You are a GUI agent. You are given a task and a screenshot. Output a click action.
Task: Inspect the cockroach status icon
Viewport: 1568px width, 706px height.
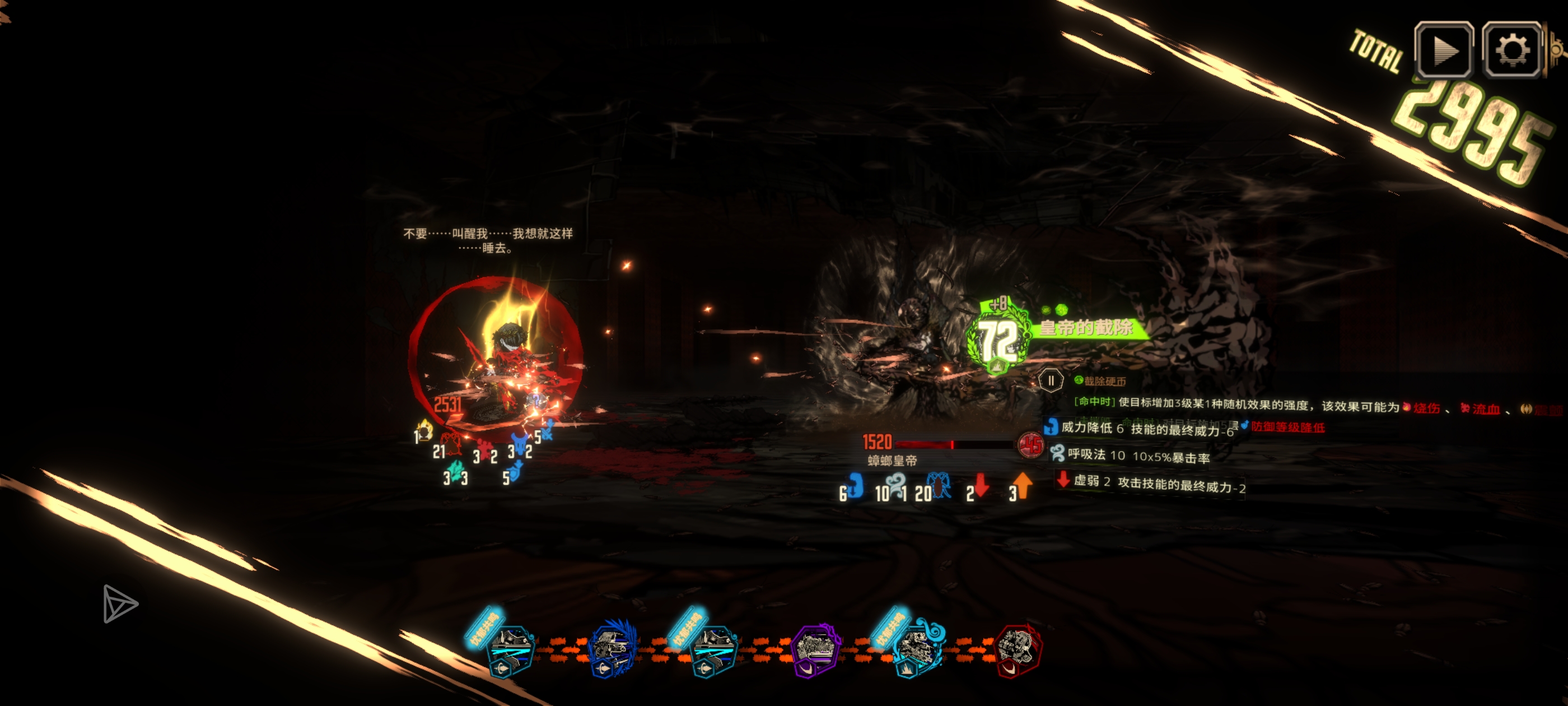point(940,486)
